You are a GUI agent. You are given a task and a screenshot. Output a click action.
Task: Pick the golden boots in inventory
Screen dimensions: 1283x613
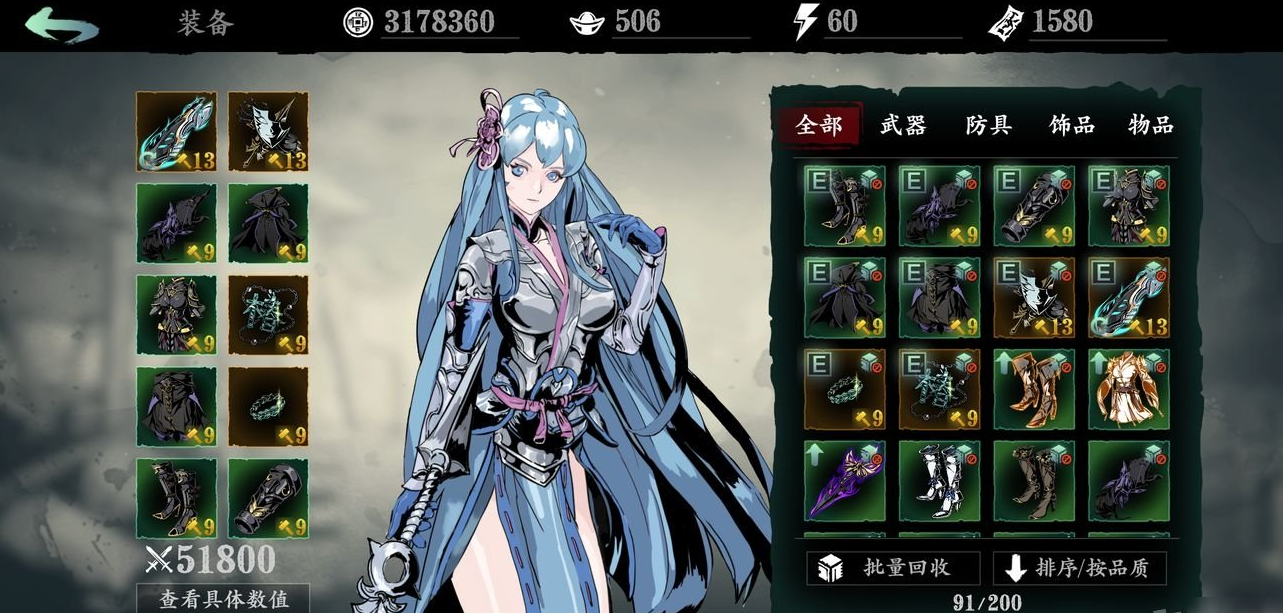(x=1034, y=389)
